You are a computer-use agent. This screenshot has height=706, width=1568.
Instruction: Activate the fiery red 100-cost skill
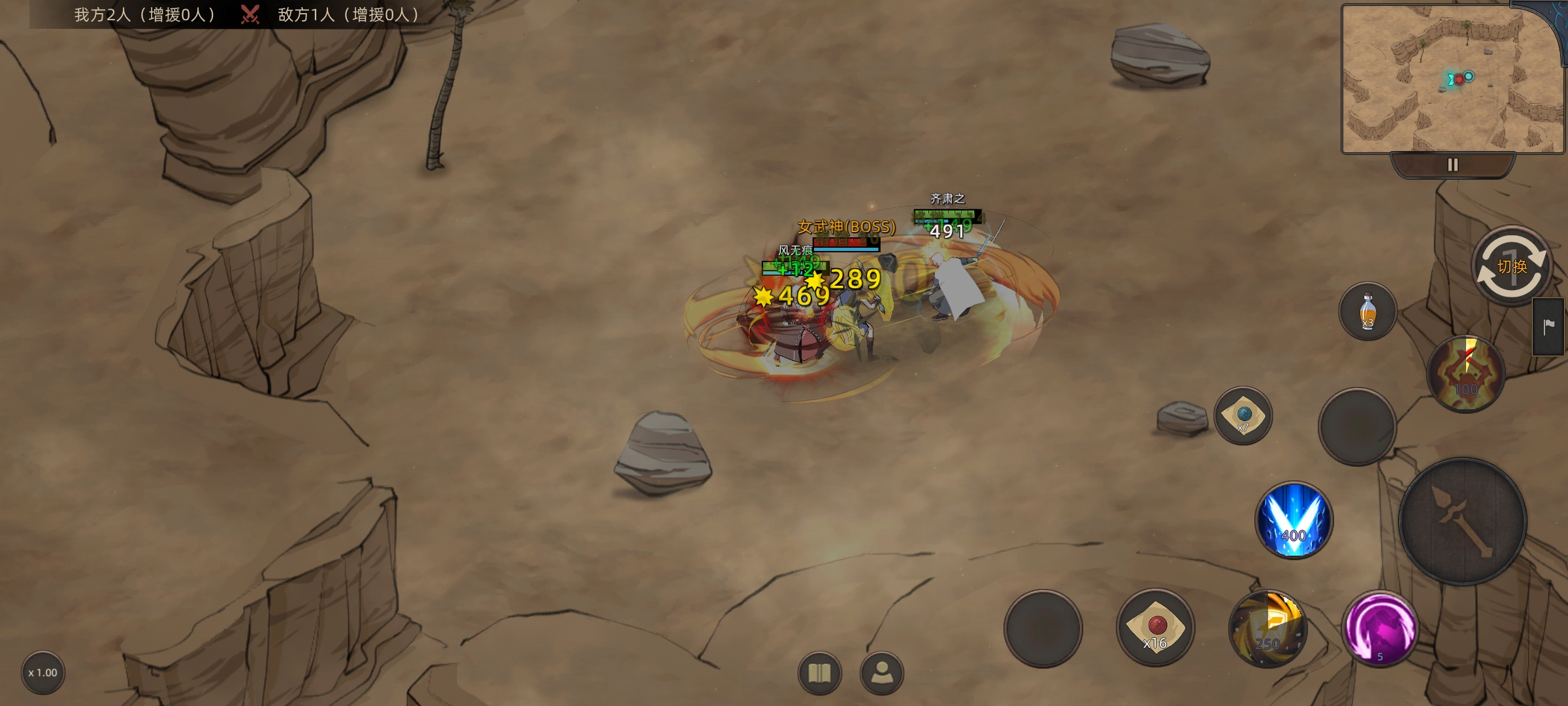point(1465,374)
